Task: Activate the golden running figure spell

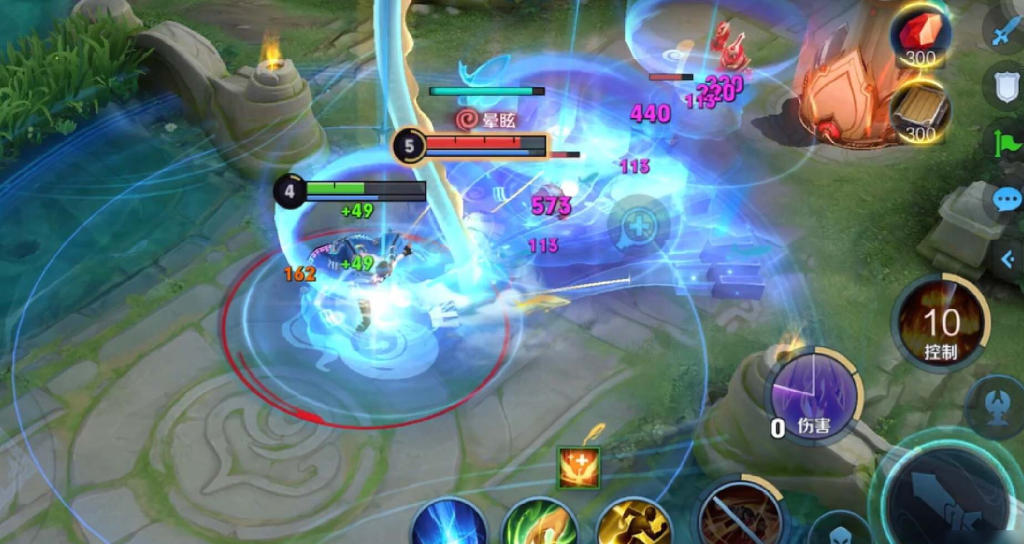Action: coord(632,523)
